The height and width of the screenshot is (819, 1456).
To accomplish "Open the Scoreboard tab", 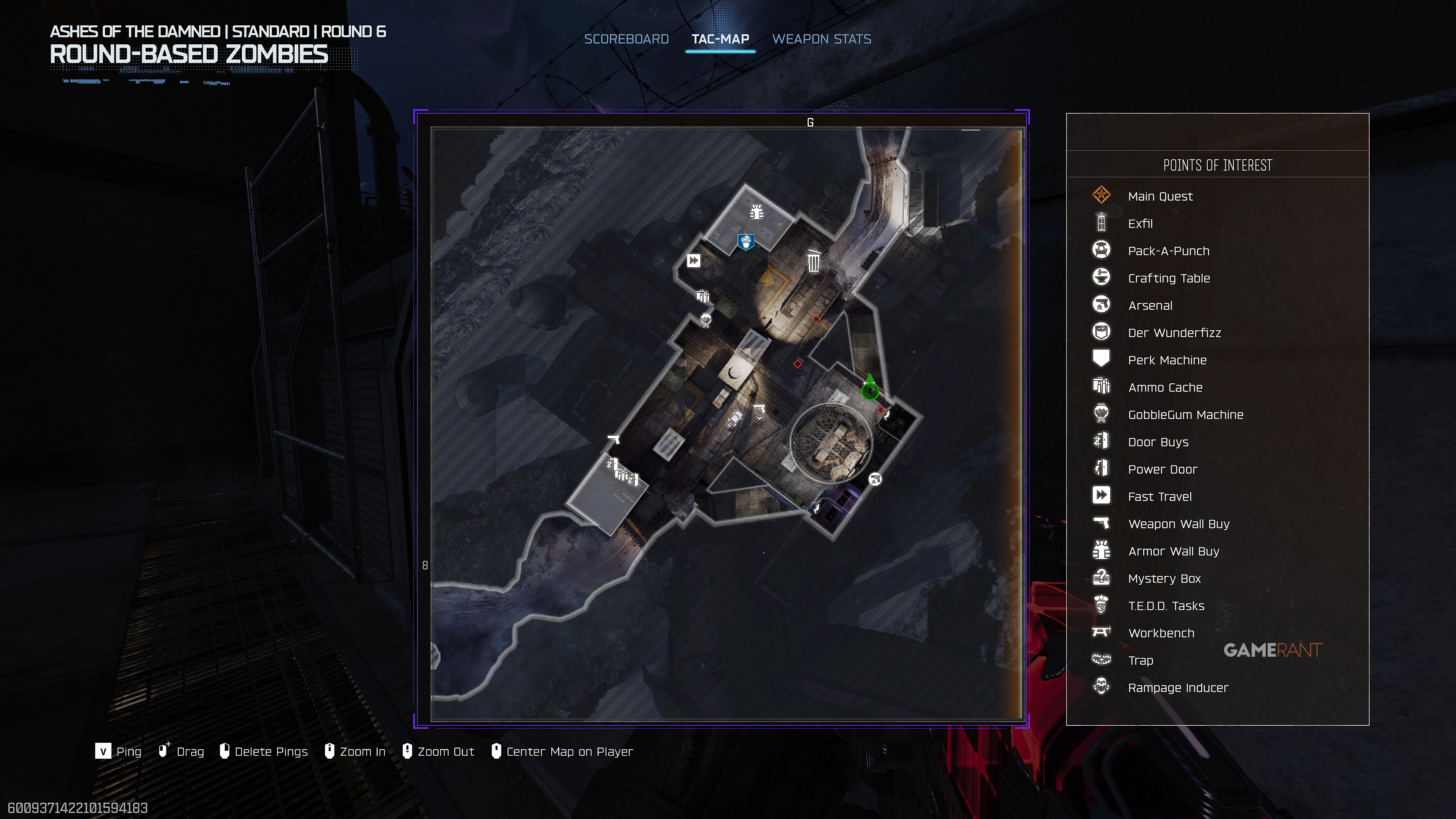I will tap(626, 39).
